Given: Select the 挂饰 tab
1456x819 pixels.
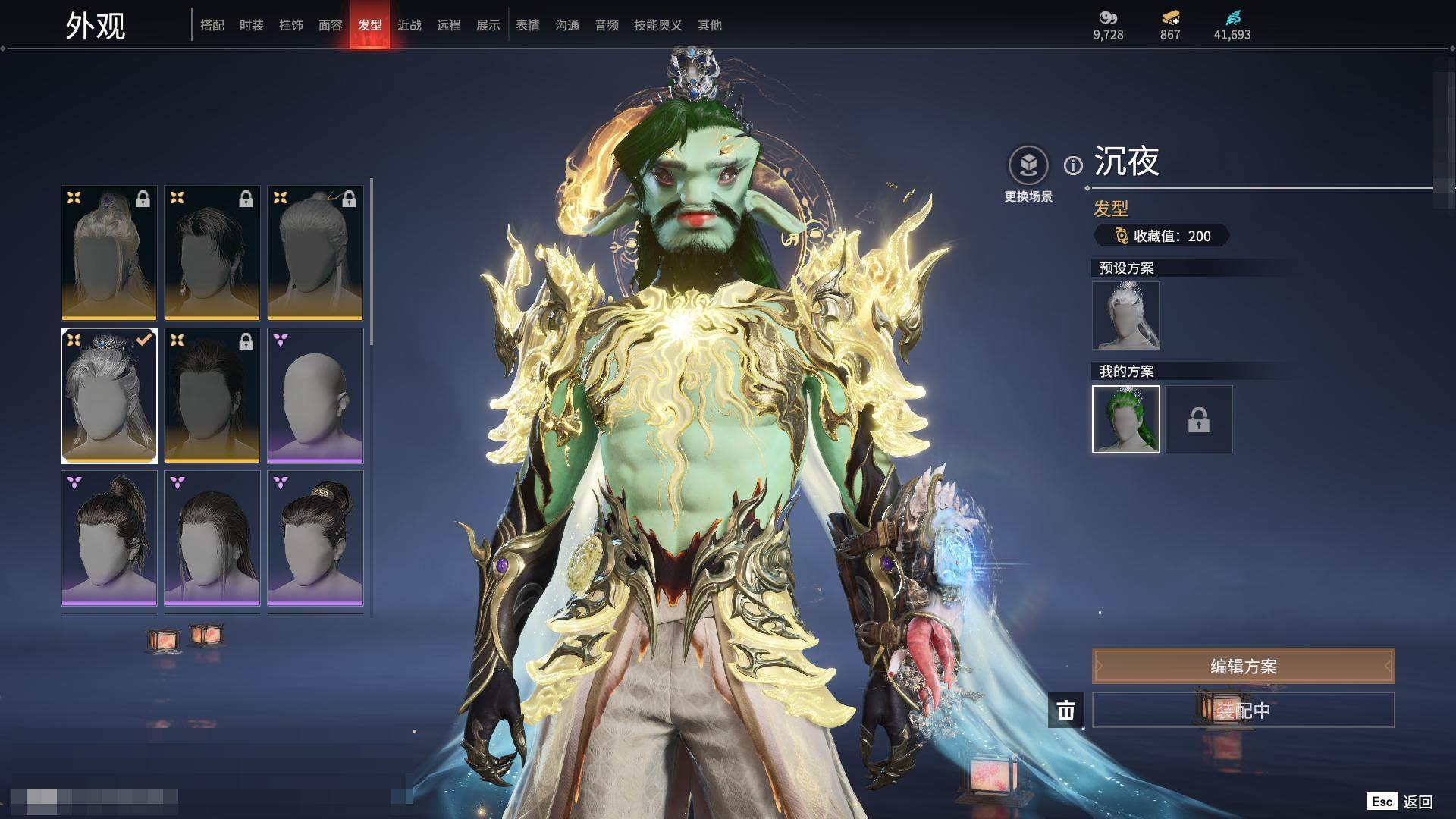Looking at the screenshot, I should coord(291,25).
